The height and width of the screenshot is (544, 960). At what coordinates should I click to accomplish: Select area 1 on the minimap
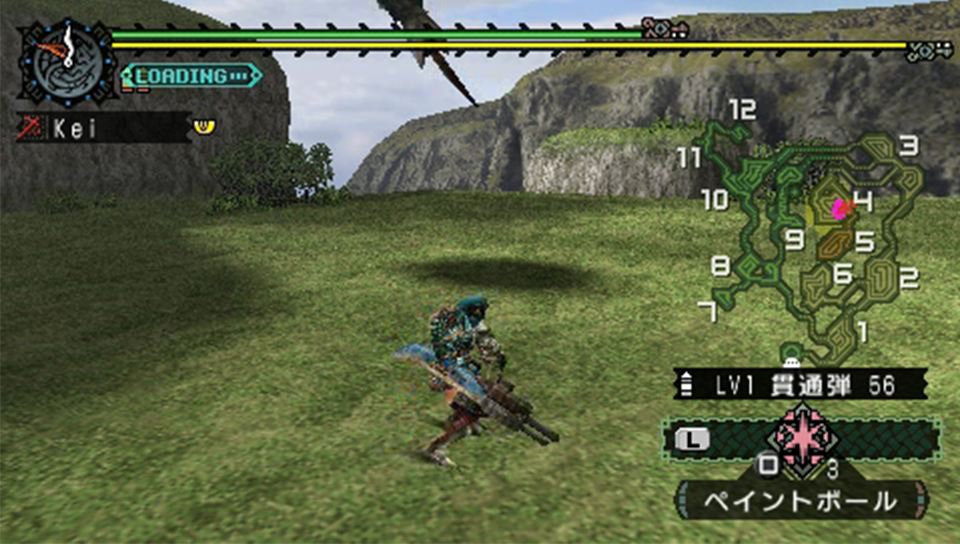point(862,329)
